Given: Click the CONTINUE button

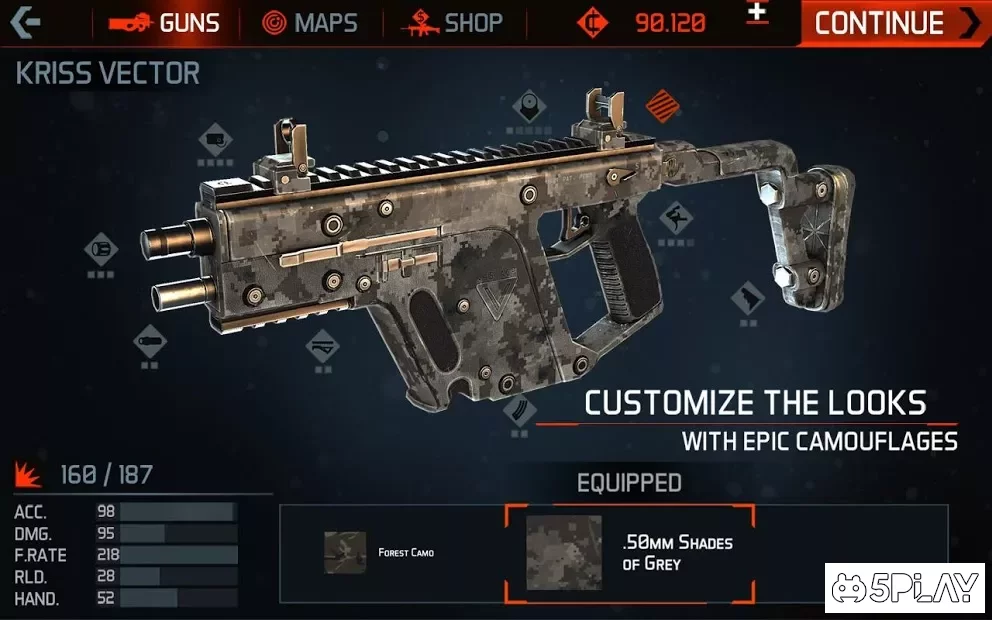Looking at the screenshot, I should (x=894, y=23).
